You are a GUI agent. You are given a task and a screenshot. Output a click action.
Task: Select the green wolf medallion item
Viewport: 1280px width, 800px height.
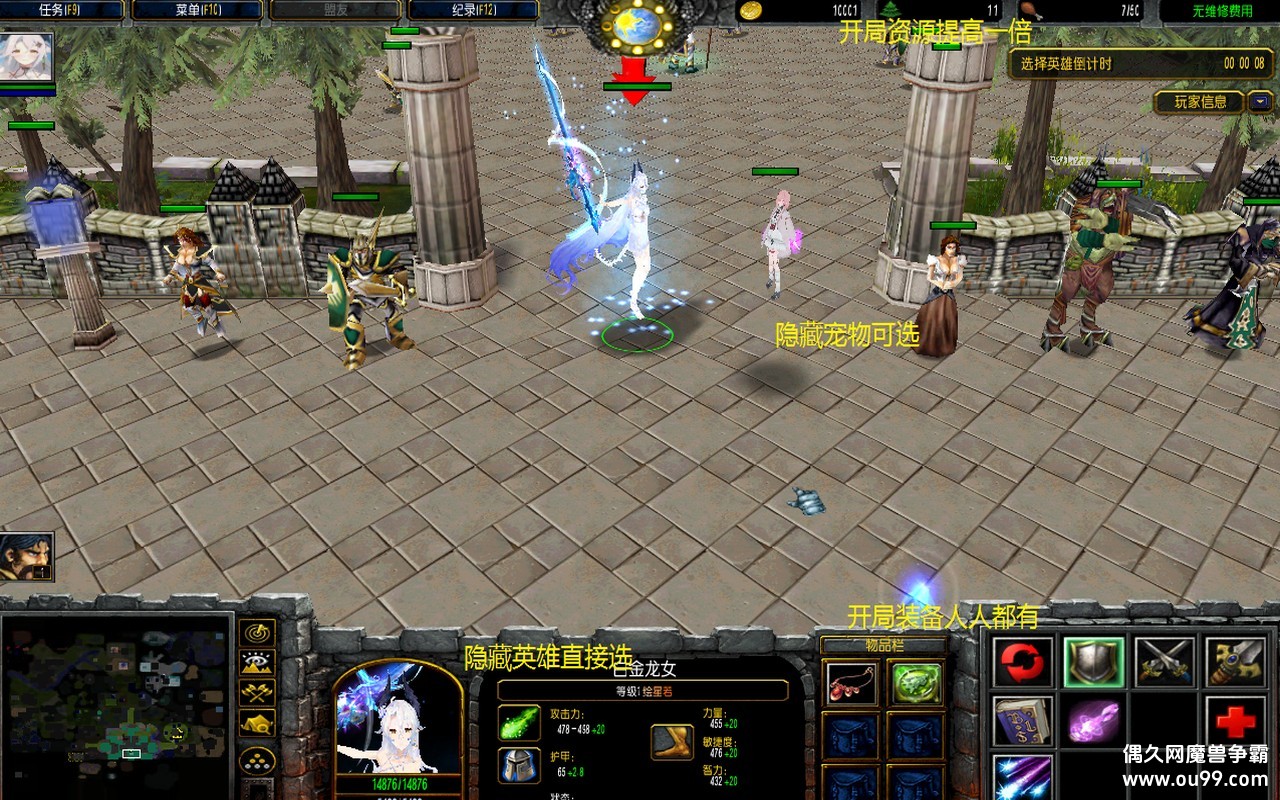point(916,684)
